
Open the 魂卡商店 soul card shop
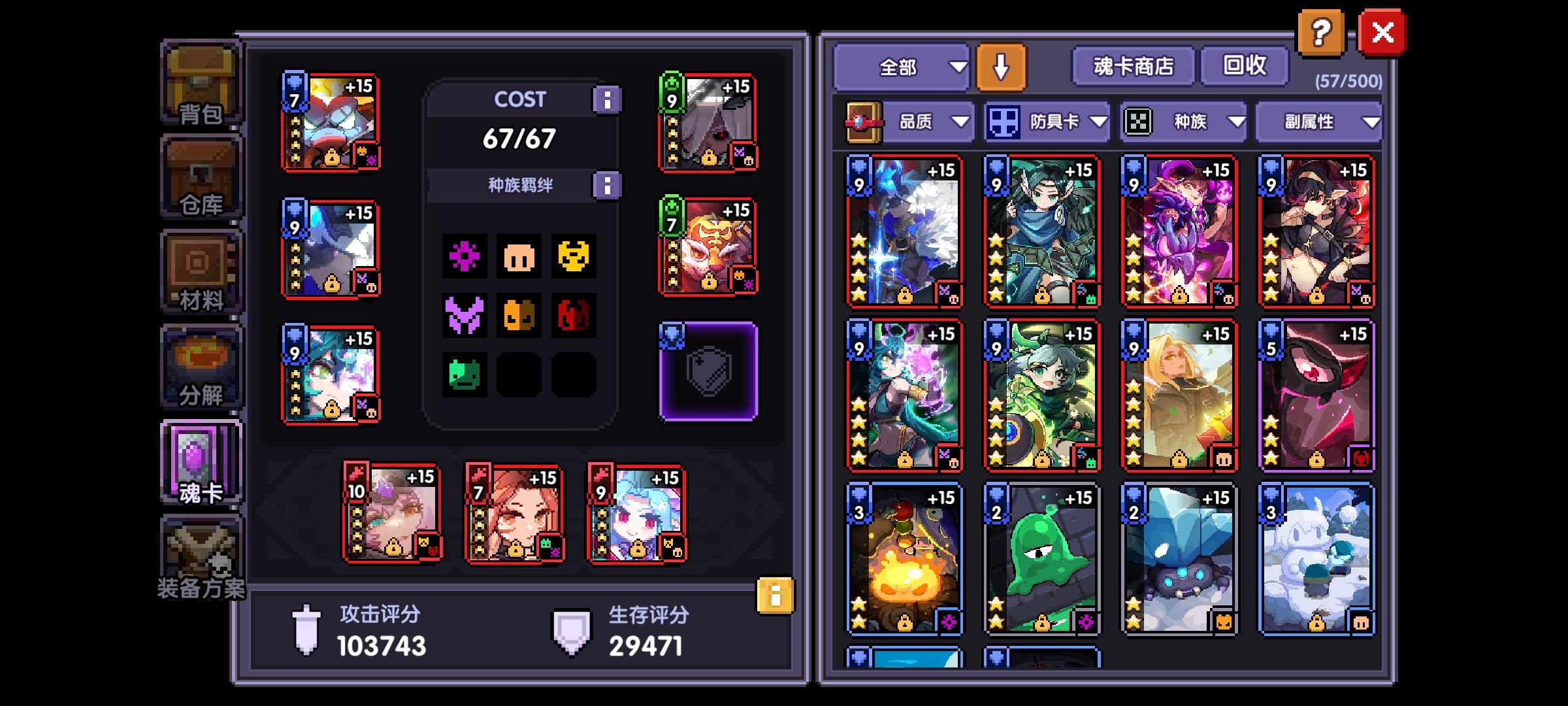coord(1133,66)
